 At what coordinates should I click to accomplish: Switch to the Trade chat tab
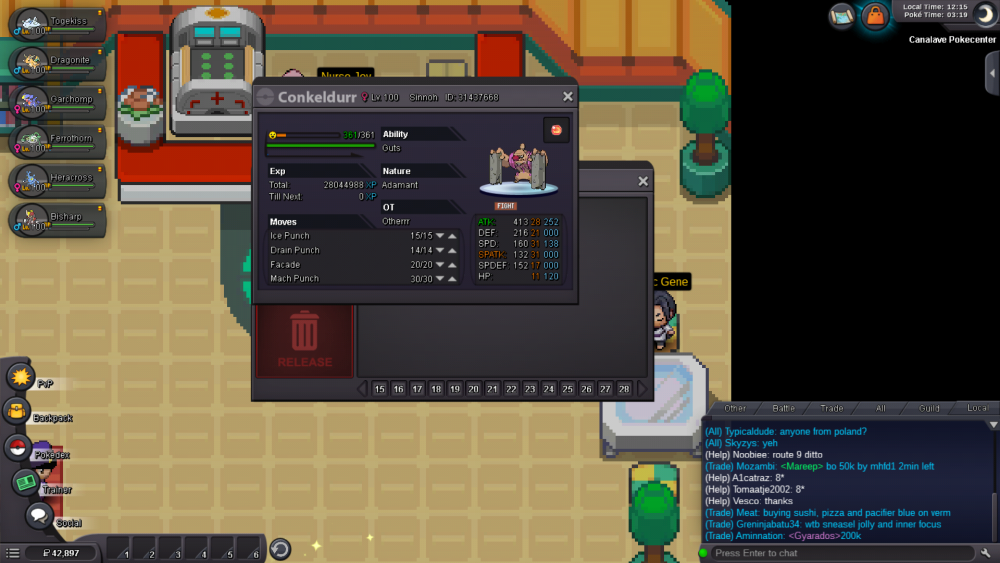point(832,408)
